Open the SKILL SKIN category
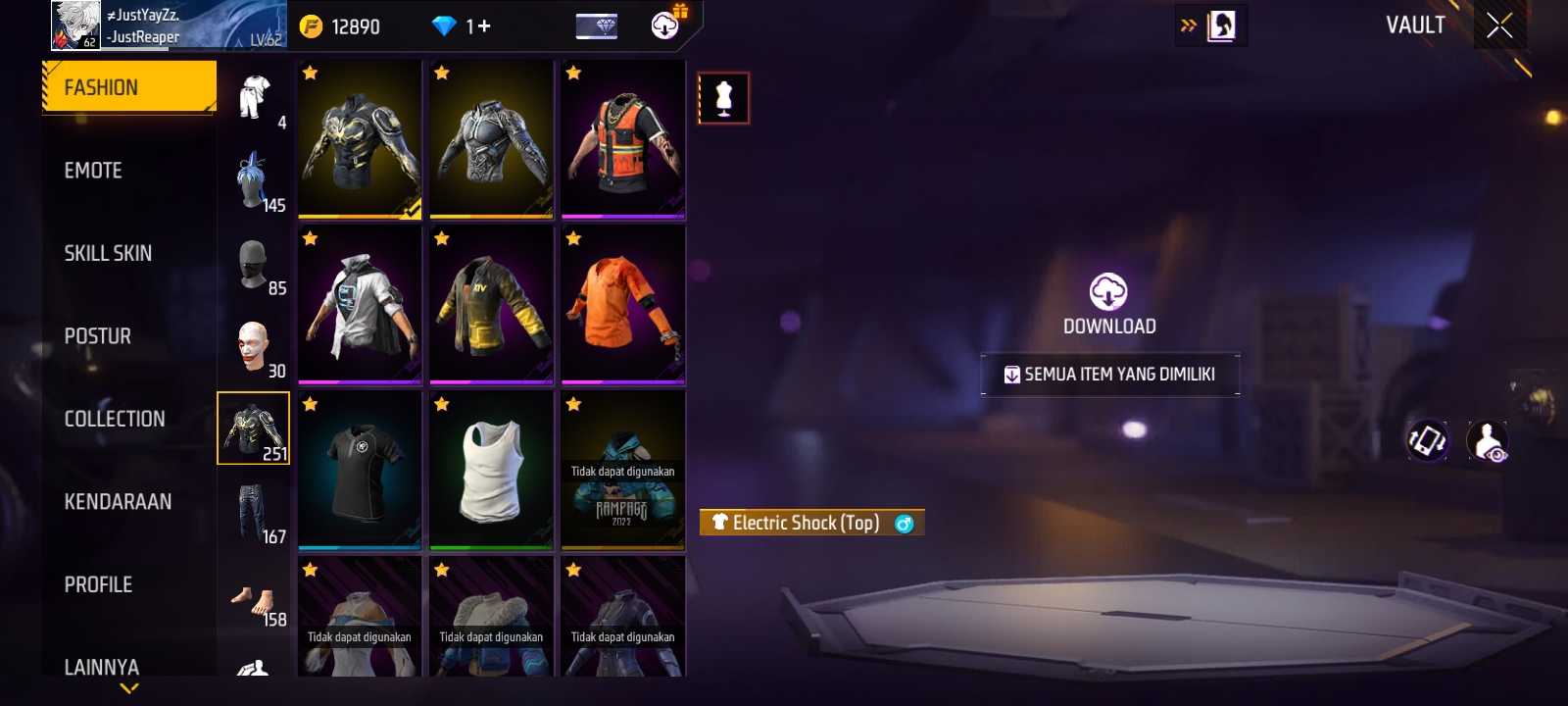The image size is (1568, 706). (x=108, y=253)
